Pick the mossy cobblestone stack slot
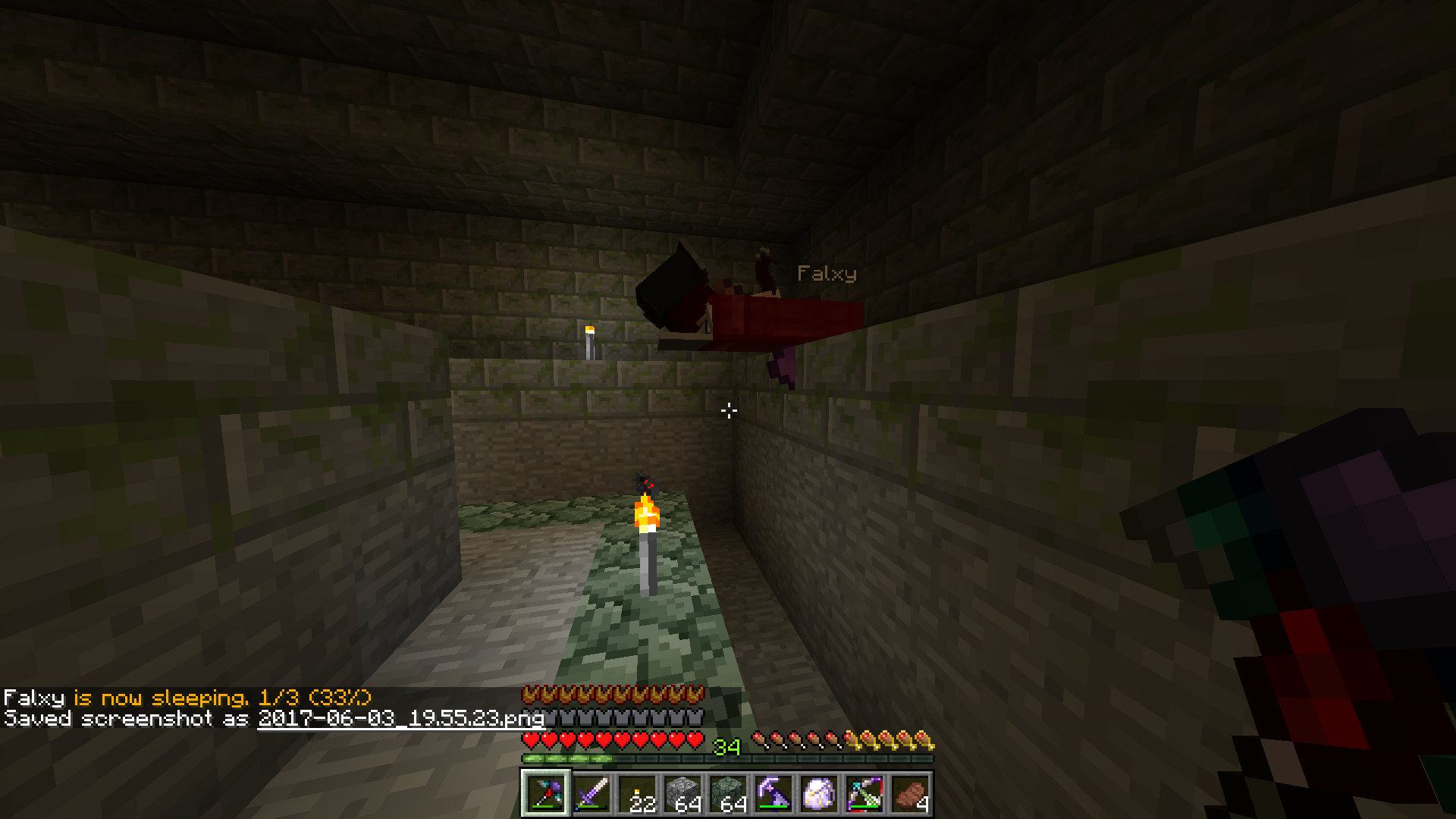Image resolution: width=1456 pixels, height=819 pixels. (x=727, y=794)
